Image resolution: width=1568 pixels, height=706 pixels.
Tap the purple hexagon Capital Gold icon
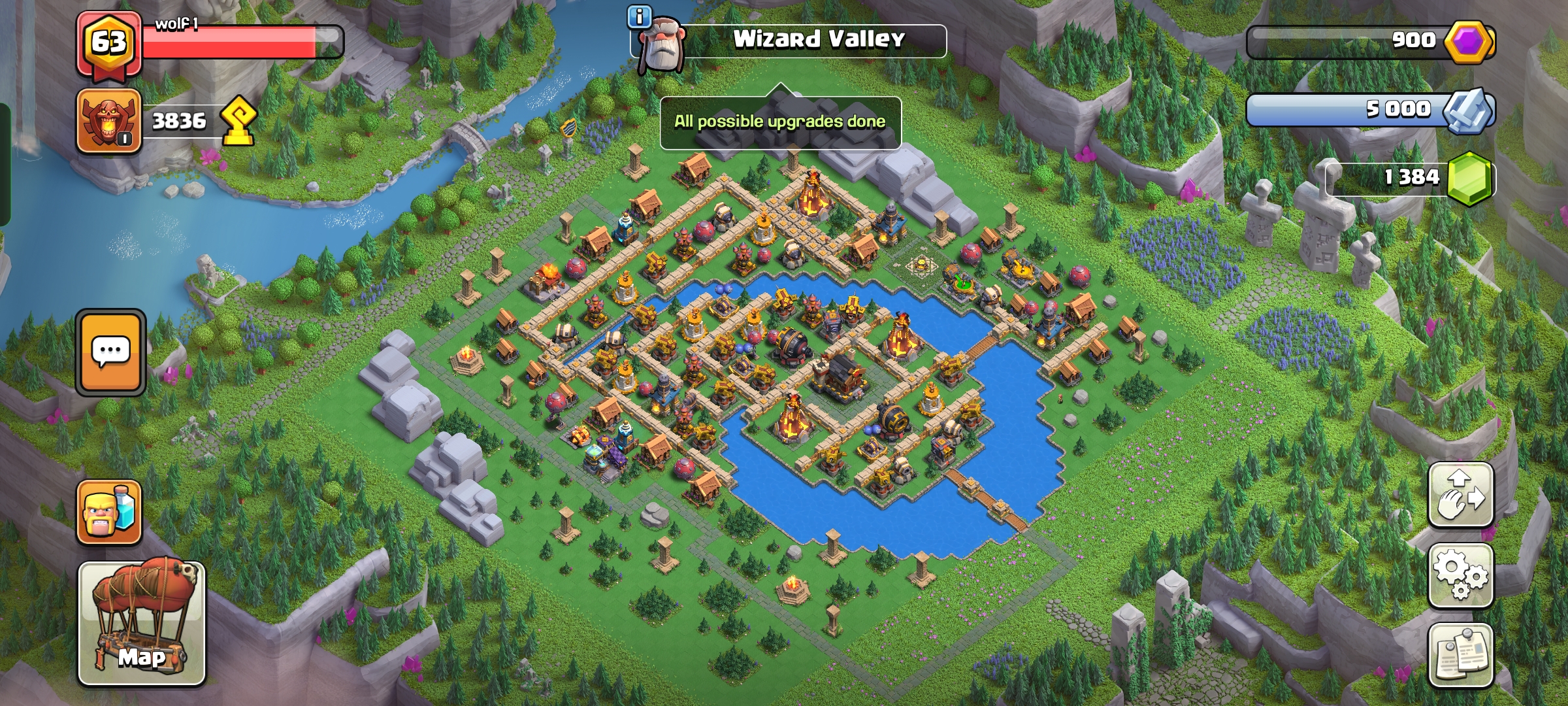[x=1469, y=42]
